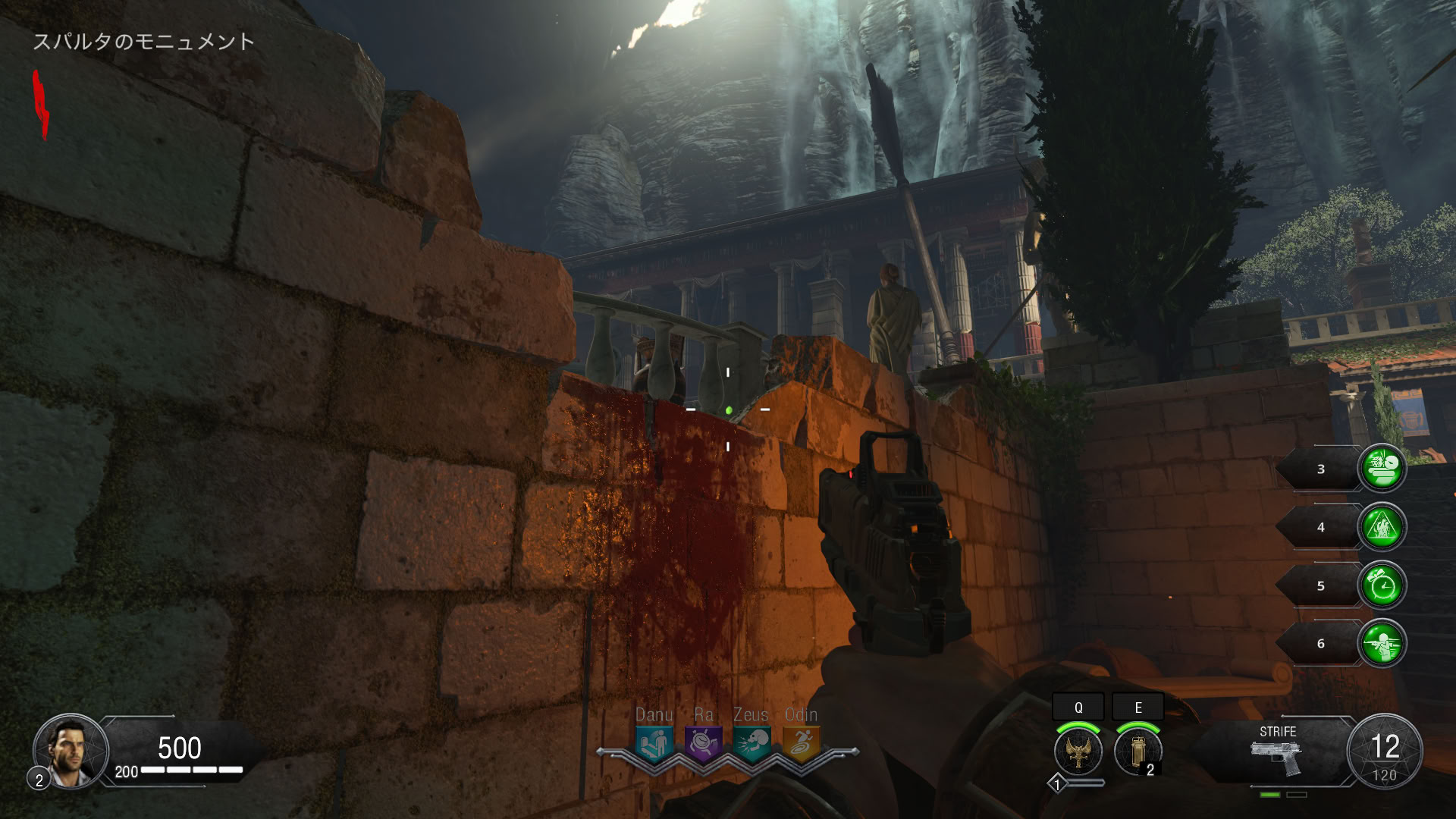The height and width of the screenshot is (819, 1456).
Task: Use the elixir in slot 3
Action: point(1382,469)
